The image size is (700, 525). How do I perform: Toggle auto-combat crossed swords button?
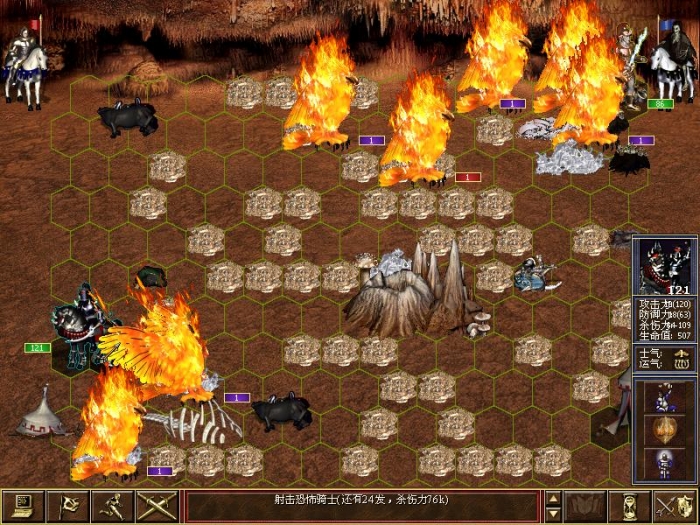[156, 504]
